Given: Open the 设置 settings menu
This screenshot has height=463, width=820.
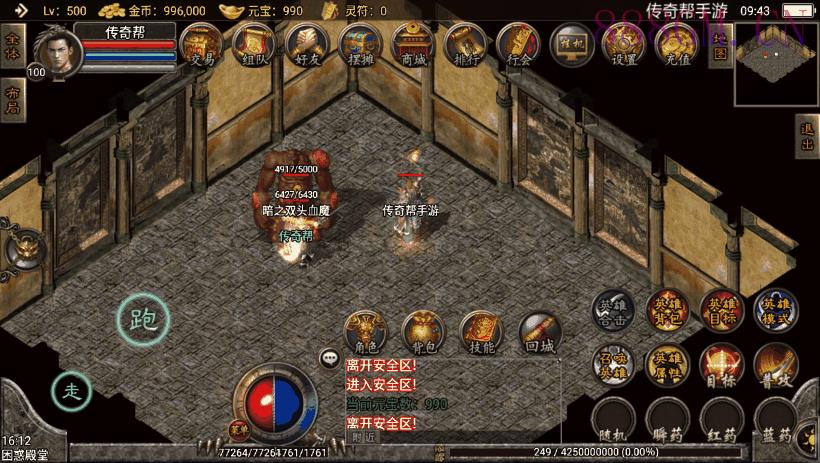Looking at the screenshot, I should point(624,45).
